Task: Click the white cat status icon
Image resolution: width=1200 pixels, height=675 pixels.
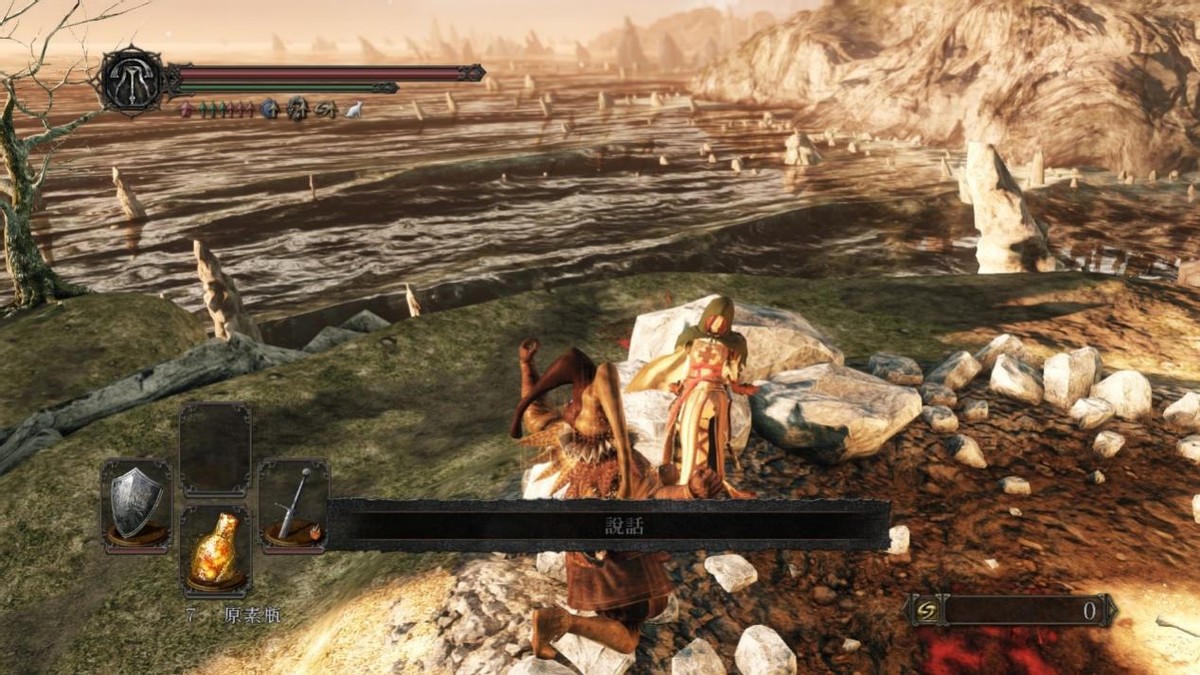Action: pyautogui.click(x=353, y=110)
